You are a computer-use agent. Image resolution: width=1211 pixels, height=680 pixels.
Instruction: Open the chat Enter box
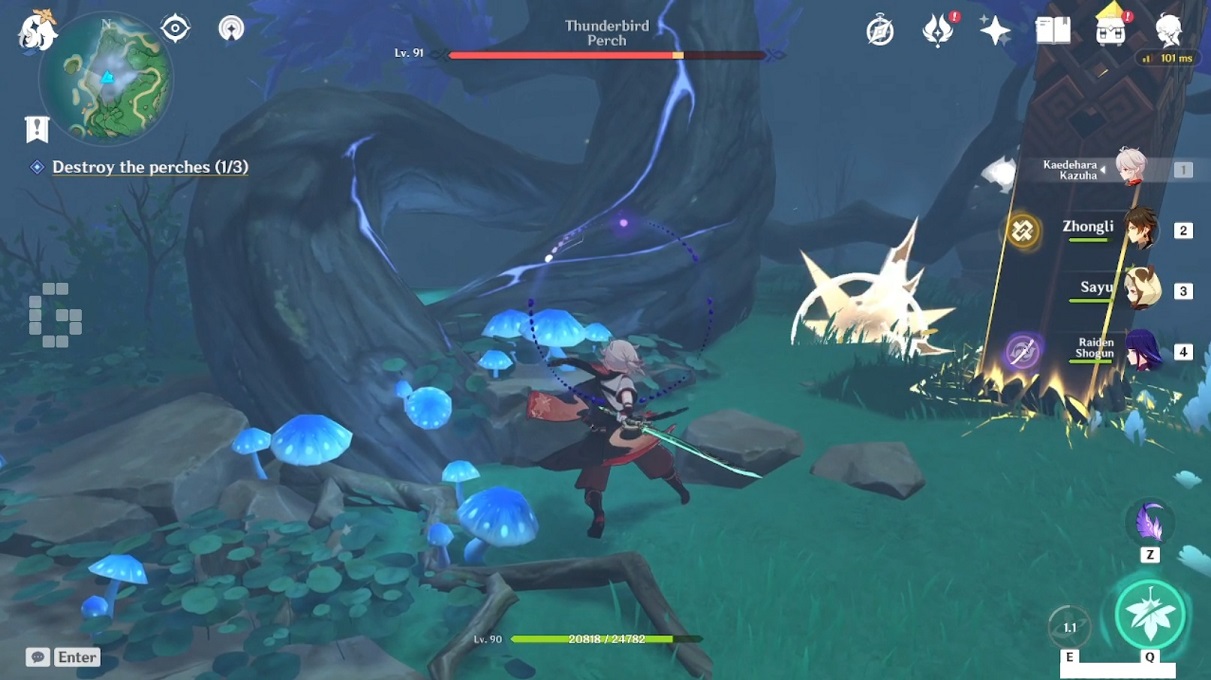[x=64, y=657]
